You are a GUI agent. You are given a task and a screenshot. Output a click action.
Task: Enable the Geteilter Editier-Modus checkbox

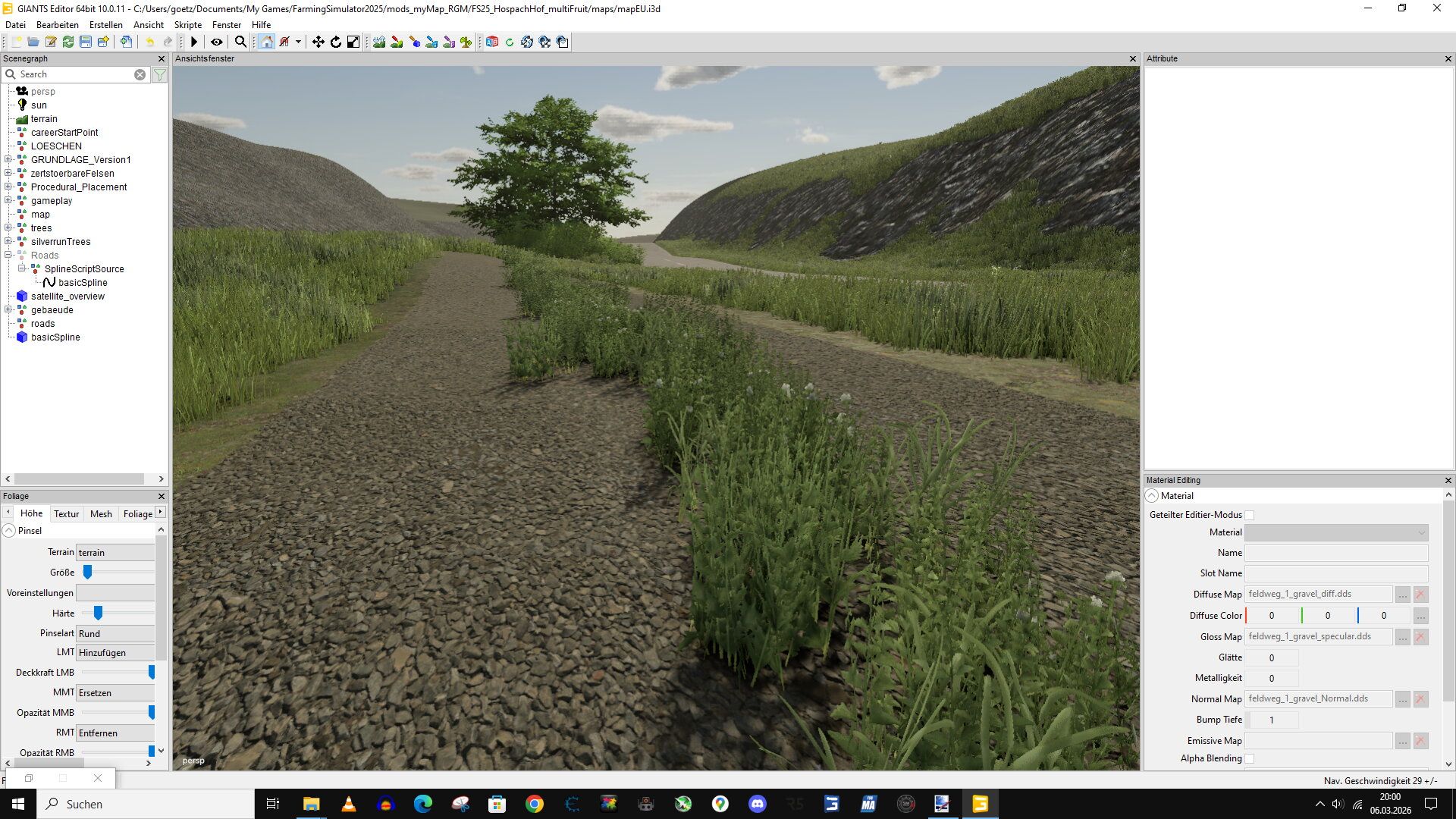1248,514
